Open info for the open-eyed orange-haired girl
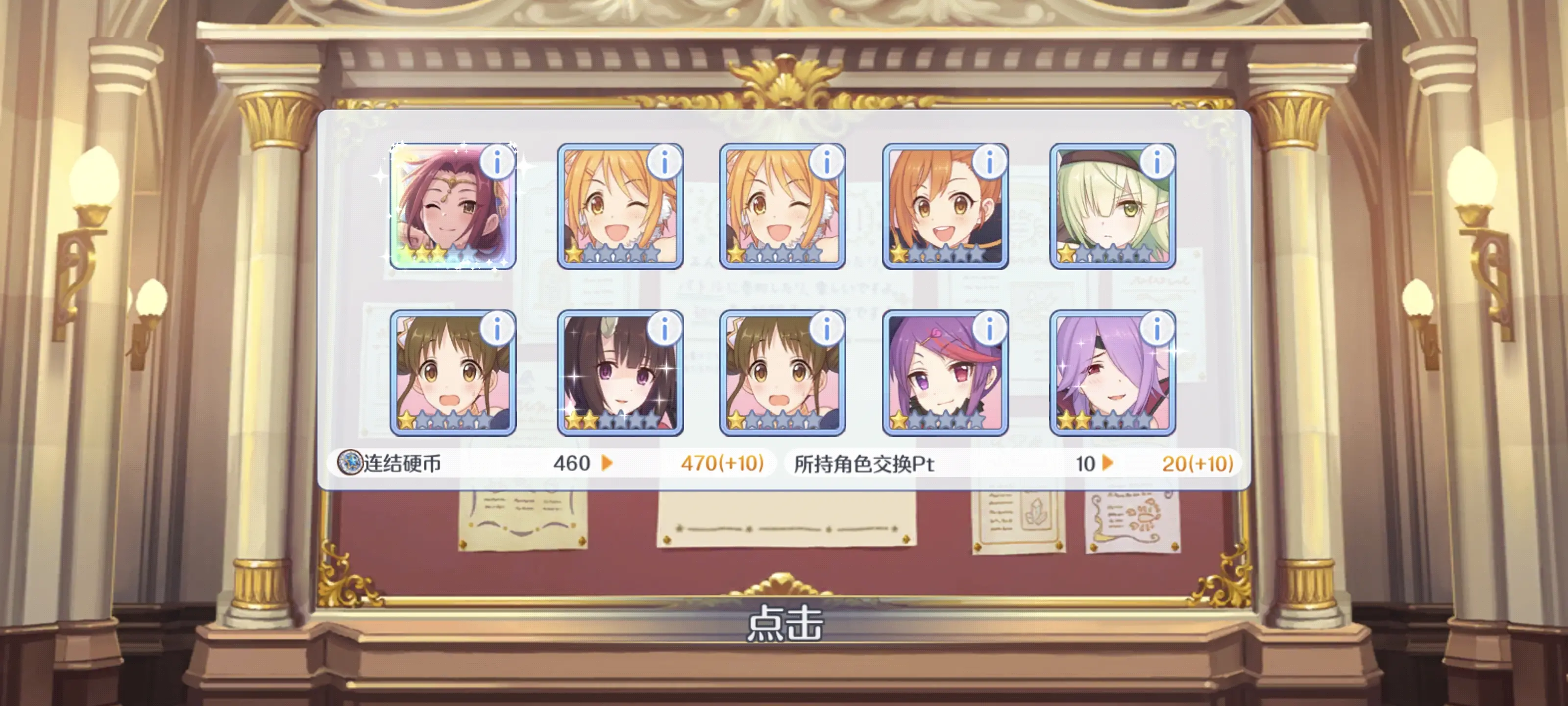 [x=989, y=162]
